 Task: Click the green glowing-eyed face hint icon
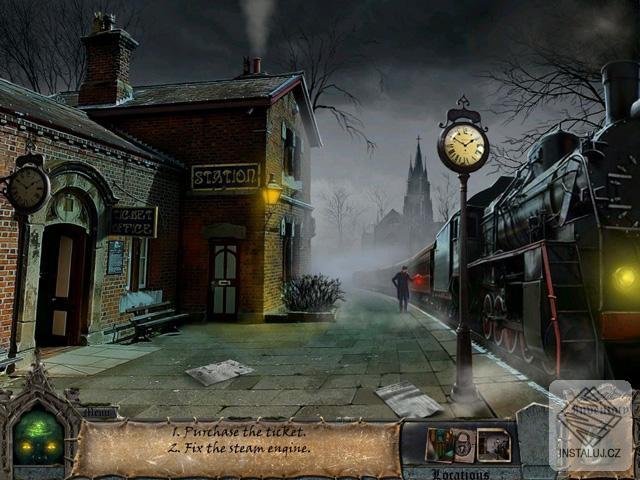point(37,442)
